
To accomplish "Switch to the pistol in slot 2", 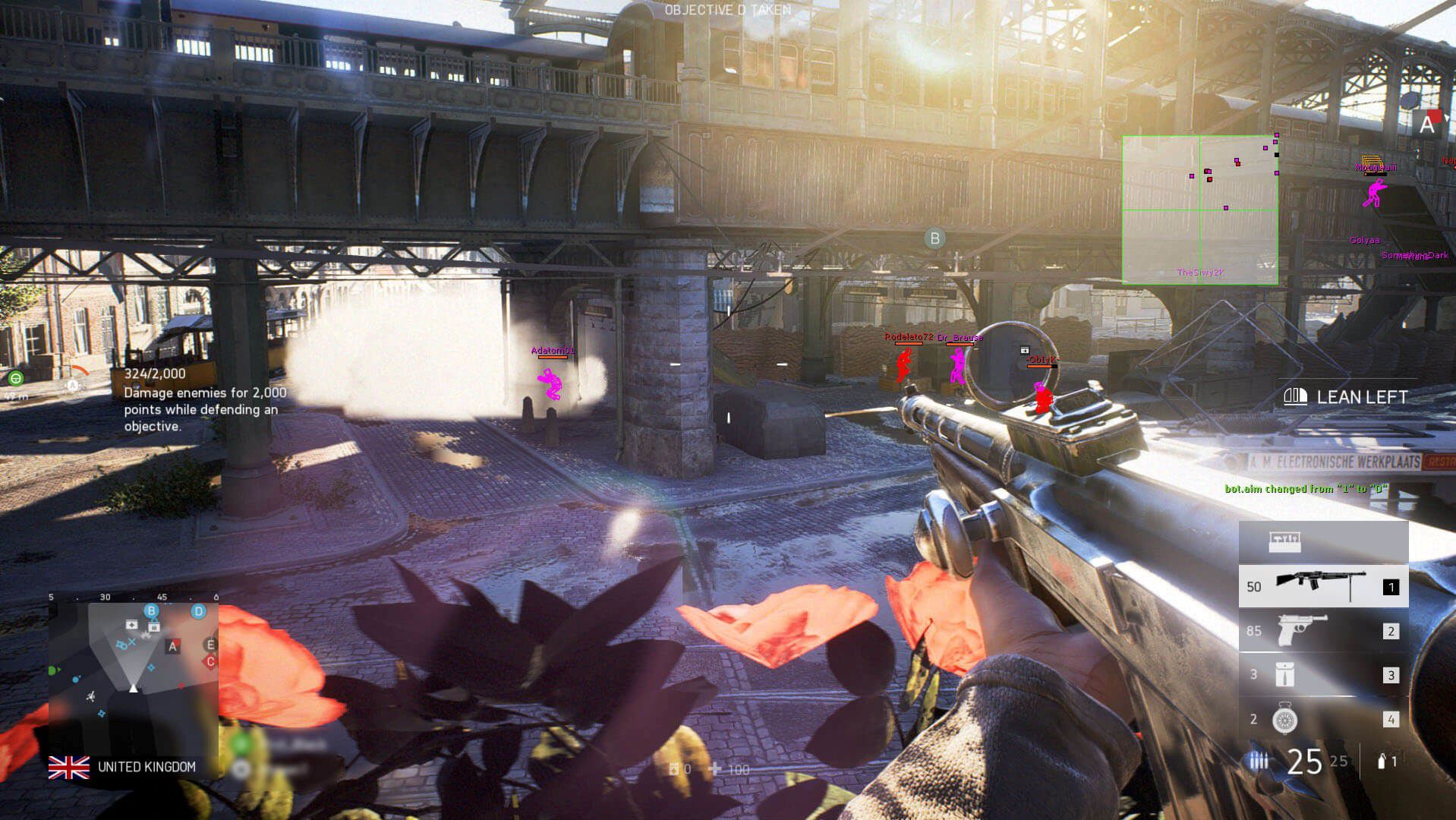I will (x=1322, y=631).
